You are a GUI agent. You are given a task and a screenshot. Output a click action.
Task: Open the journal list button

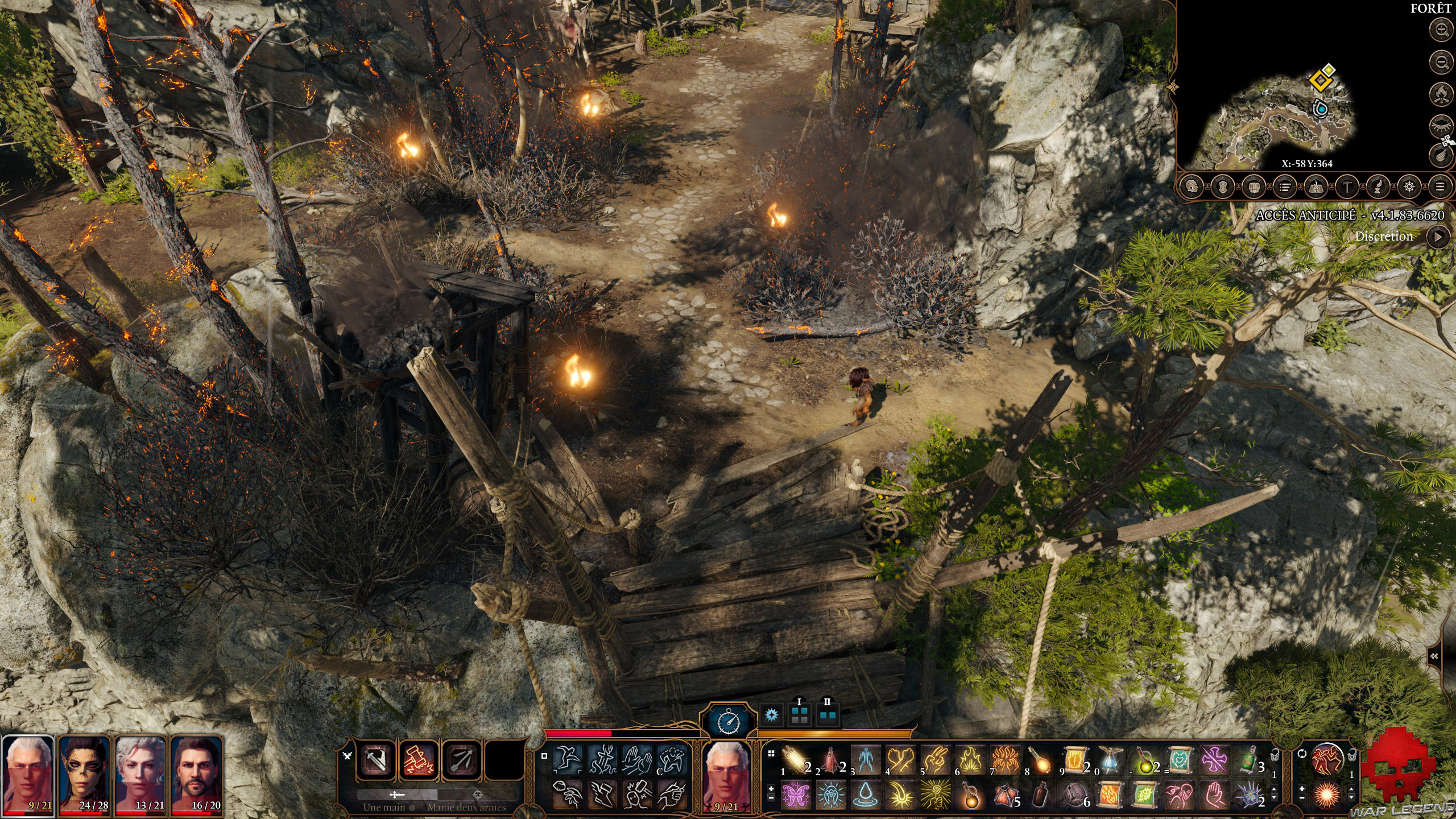point(1284,187)
